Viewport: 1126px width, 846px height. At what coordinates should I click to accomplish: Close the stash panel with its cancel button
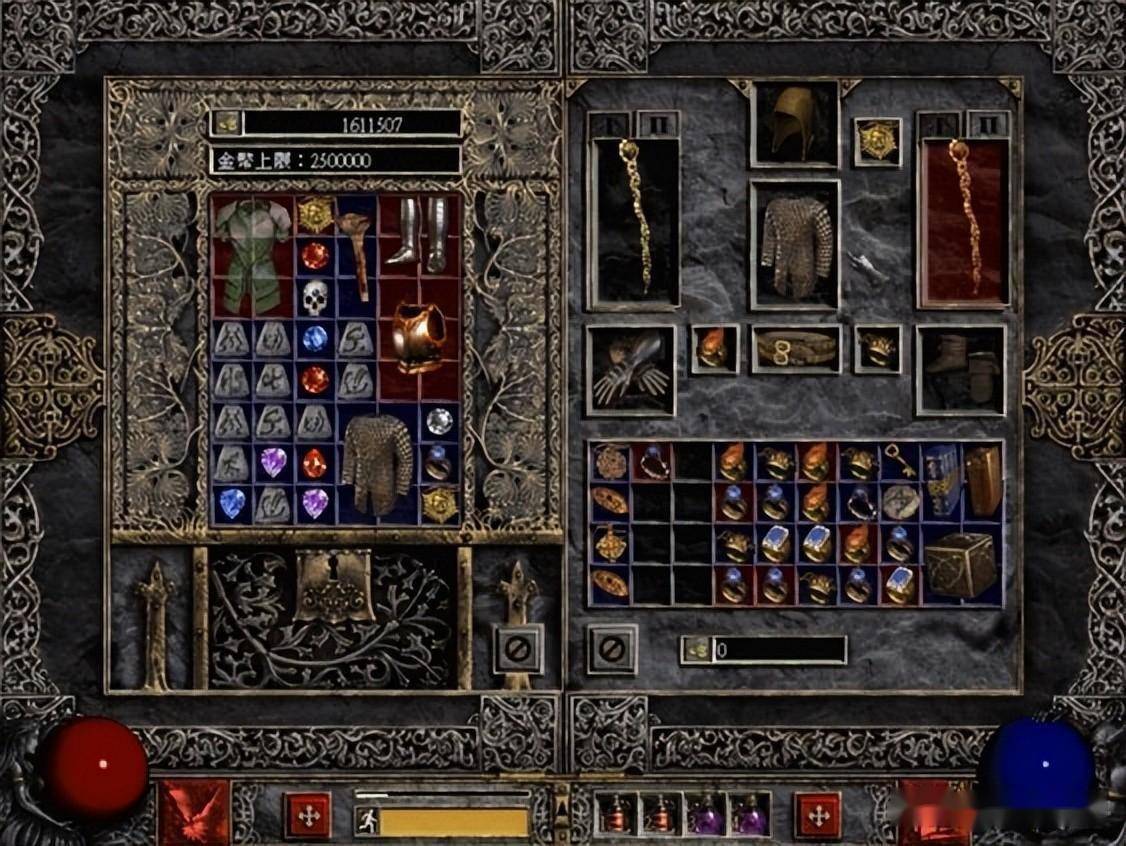pos(518,649)
